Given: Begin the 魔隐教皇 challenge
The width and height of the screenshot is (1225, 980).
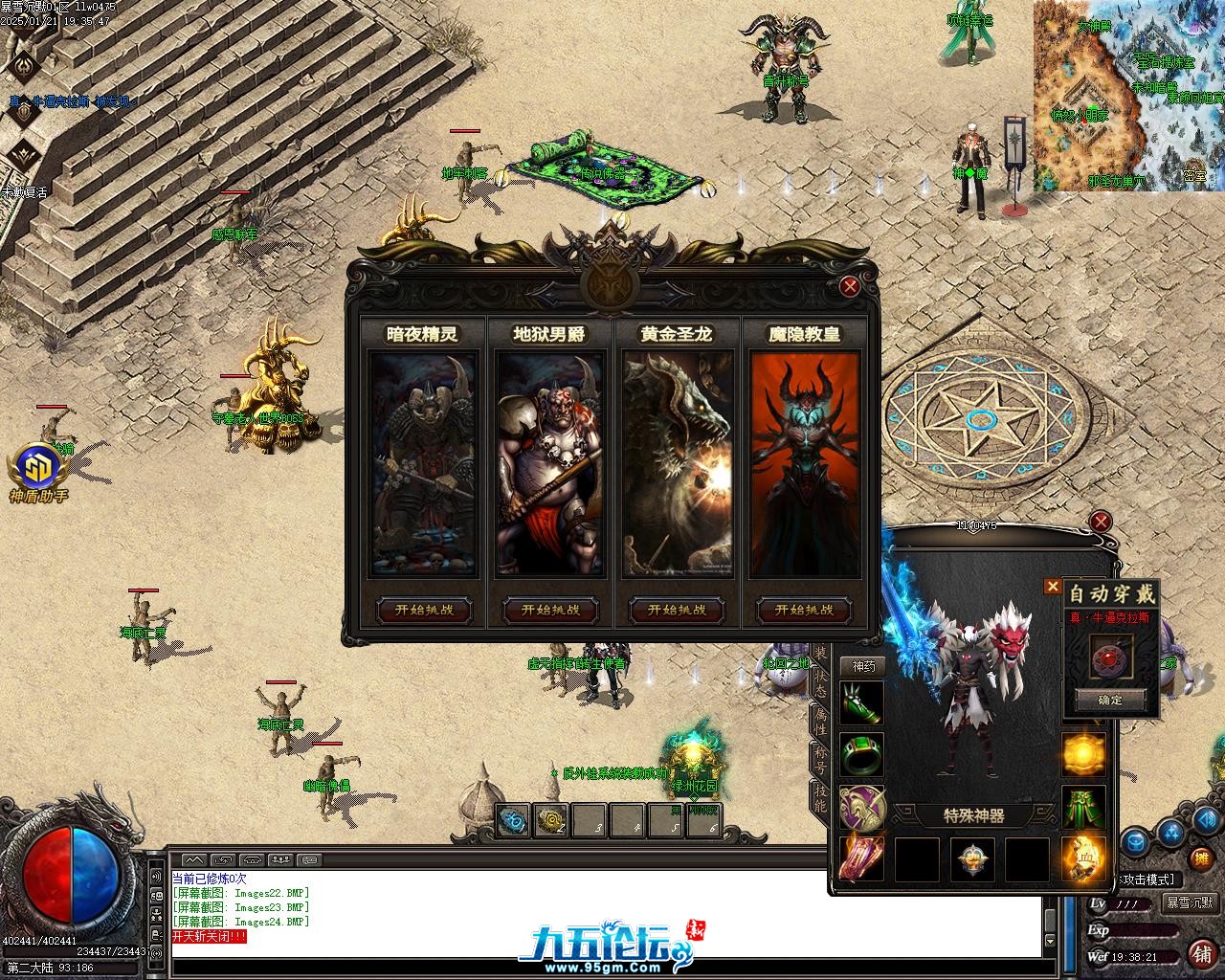Looking at the screenshot, I should point(804,610).
